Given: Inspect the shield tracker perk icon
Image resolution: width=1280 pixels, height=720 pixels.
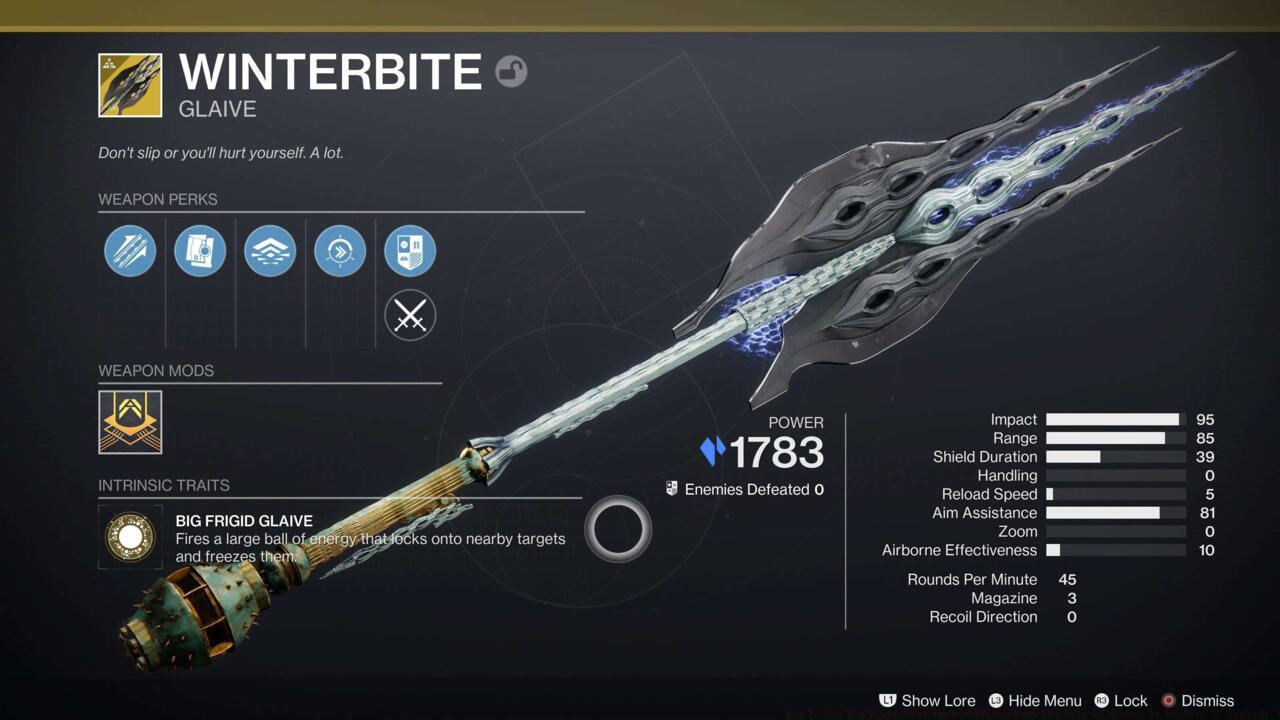Looking at the screenshot, I should click(410, 251).
